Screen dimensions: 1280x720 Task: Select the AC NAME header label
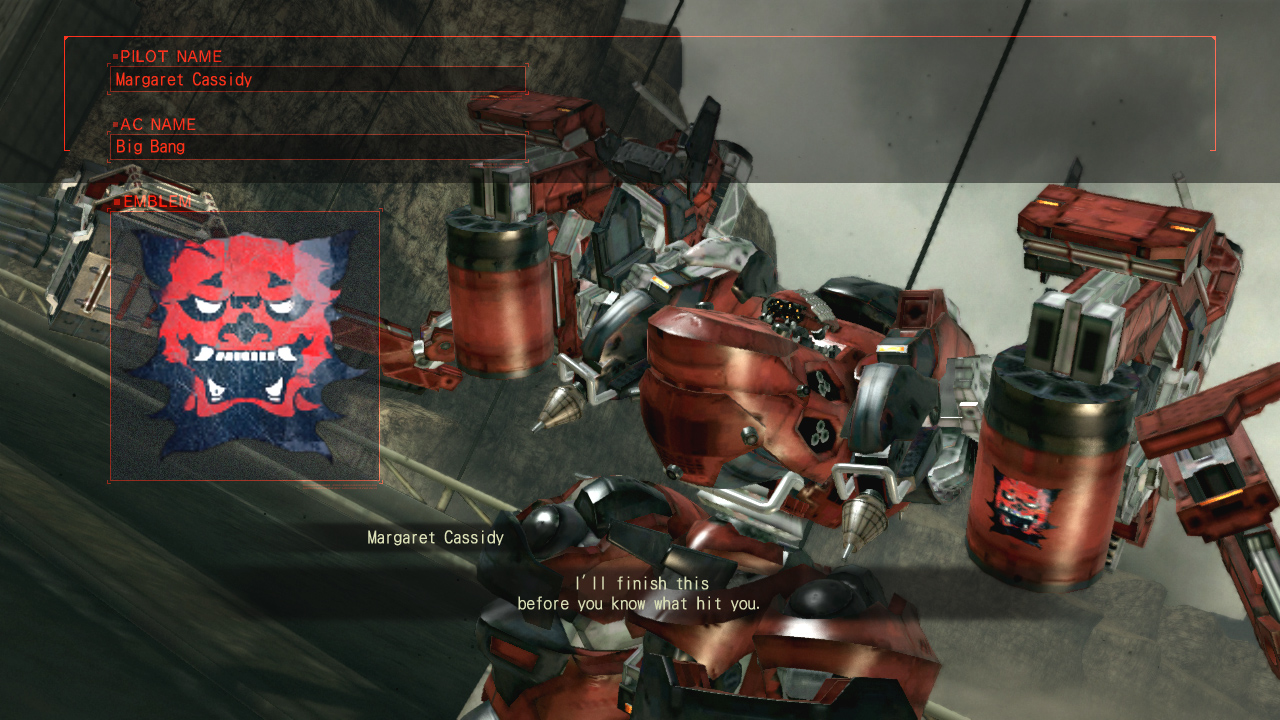click(x=156, y=124)
